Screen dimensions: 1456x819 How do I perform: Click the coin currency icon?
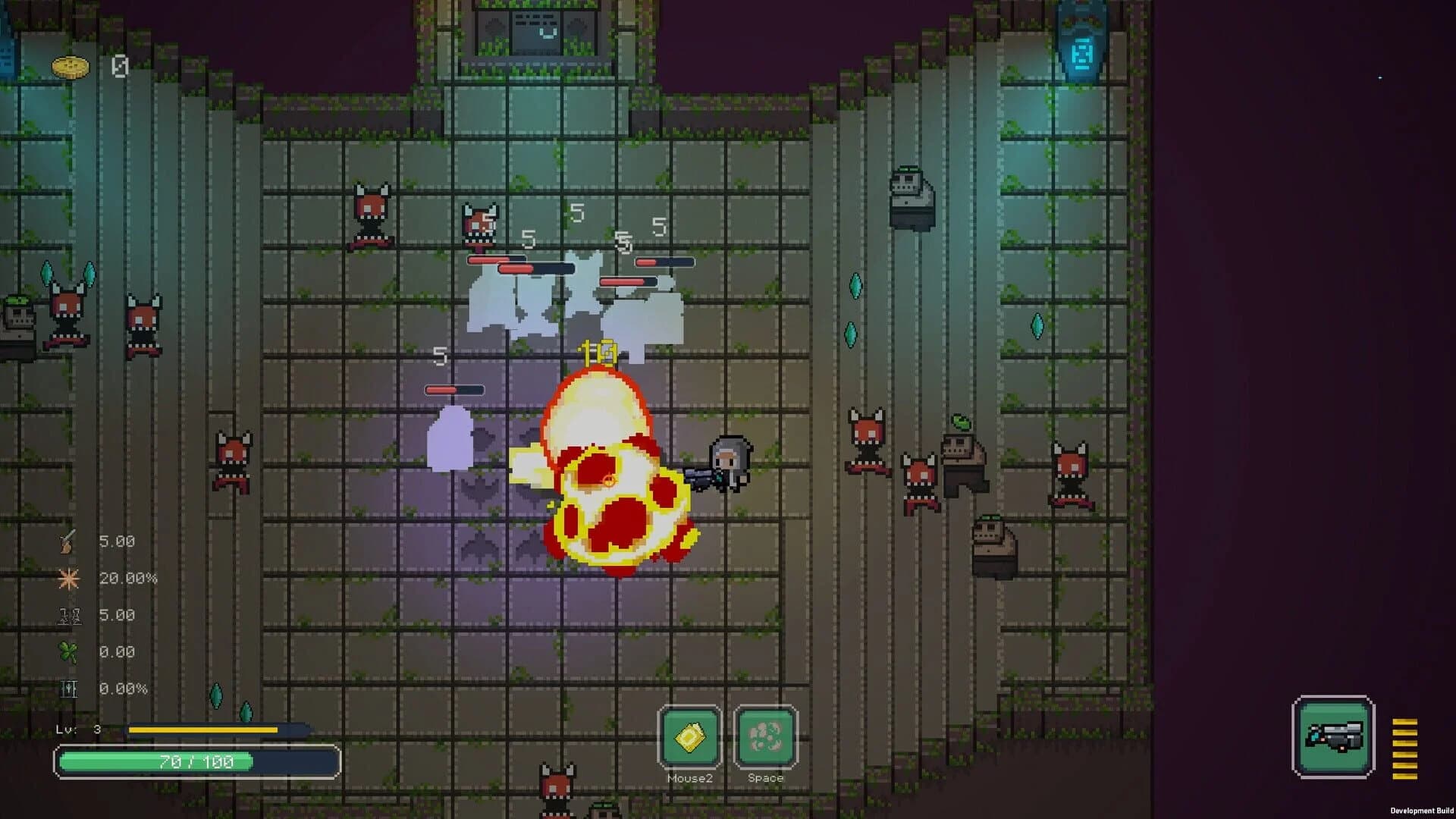pyautogui.click(x=70, y=67)
